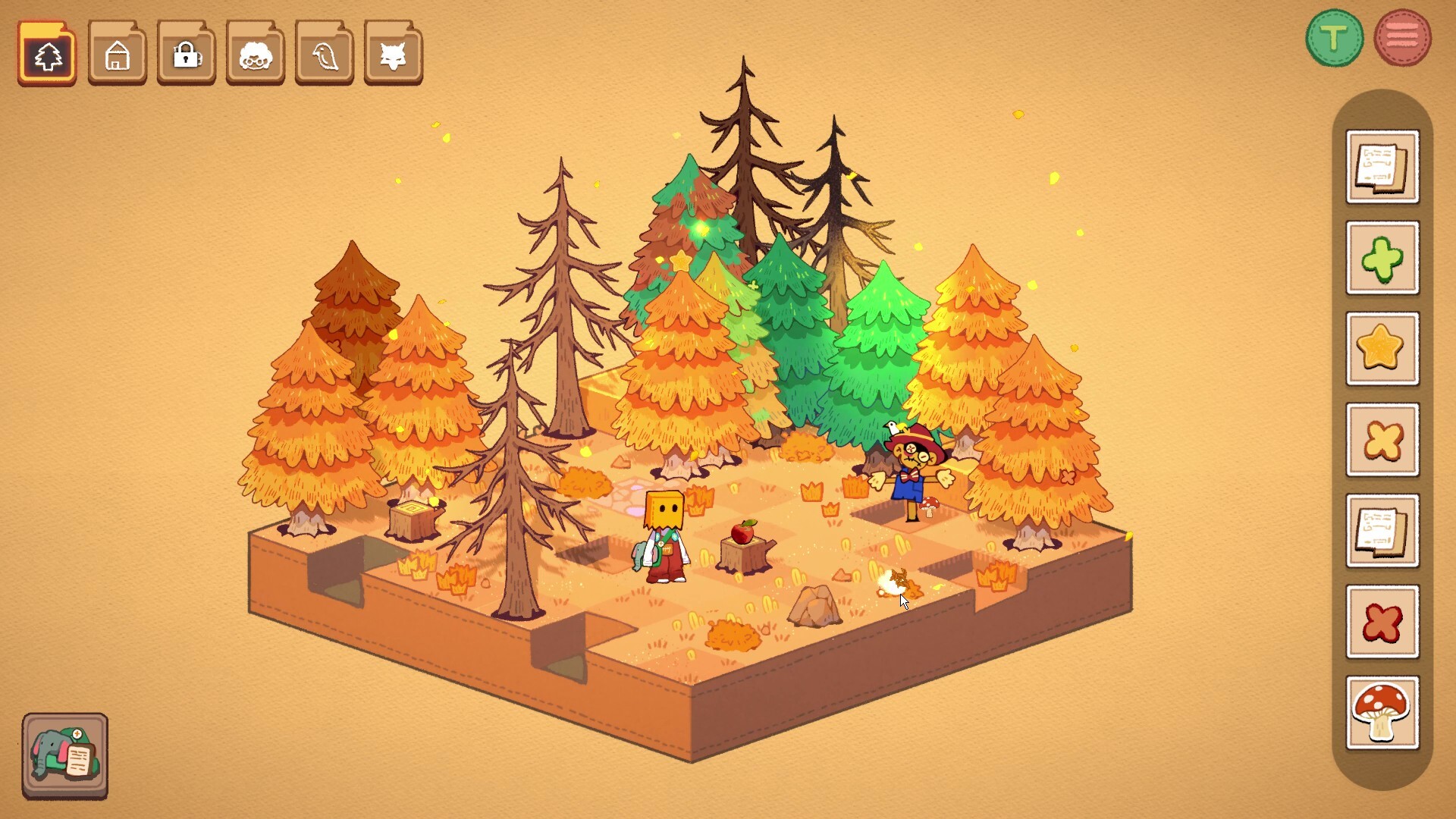Select the orange flower sticker
This screenshot has height=819, width=1456.
pyautogui.click(x=1382, y=440)
